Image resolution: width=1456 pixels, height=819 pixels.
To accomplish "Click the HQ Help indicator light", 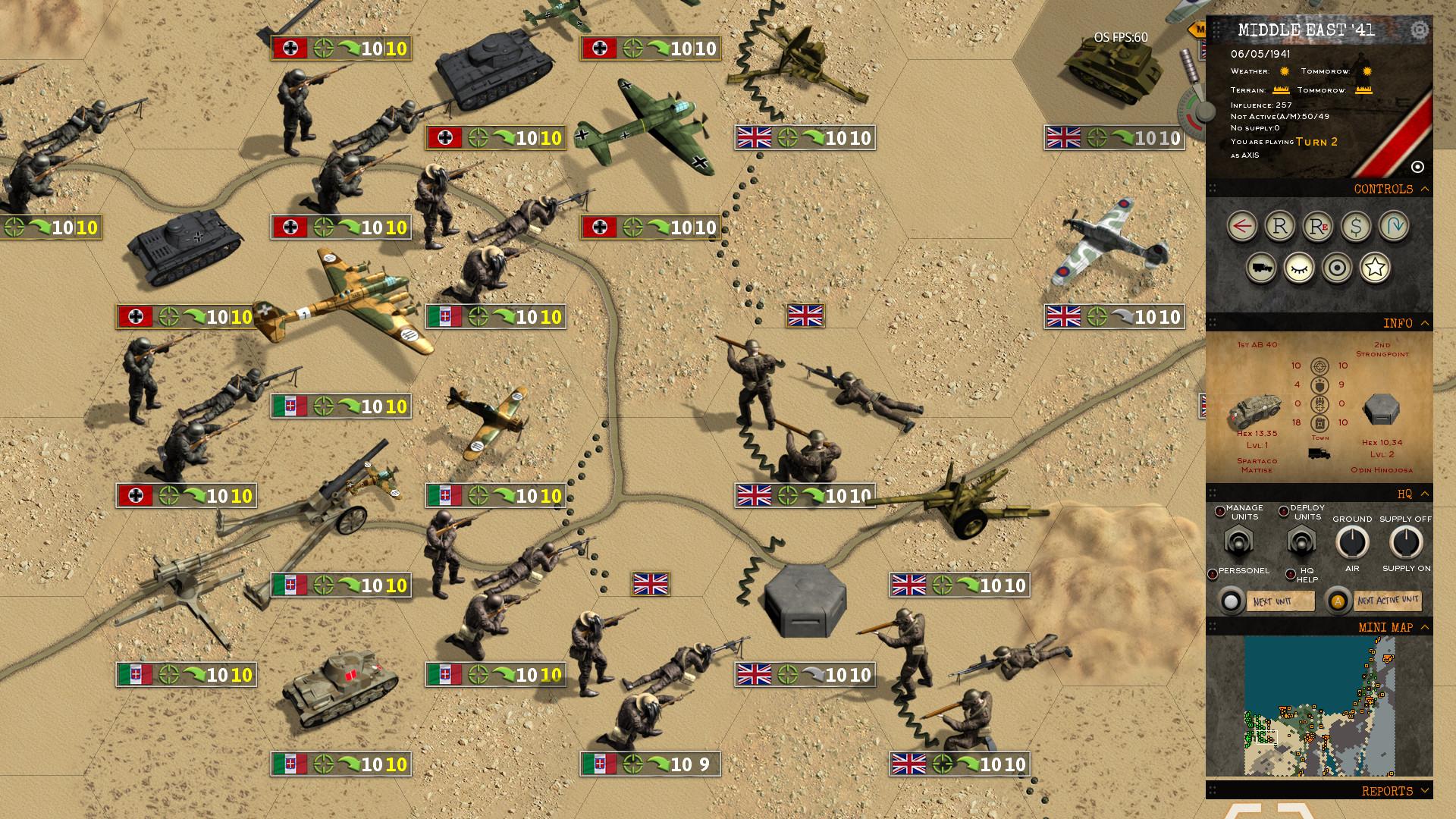I will [1291, 574].
